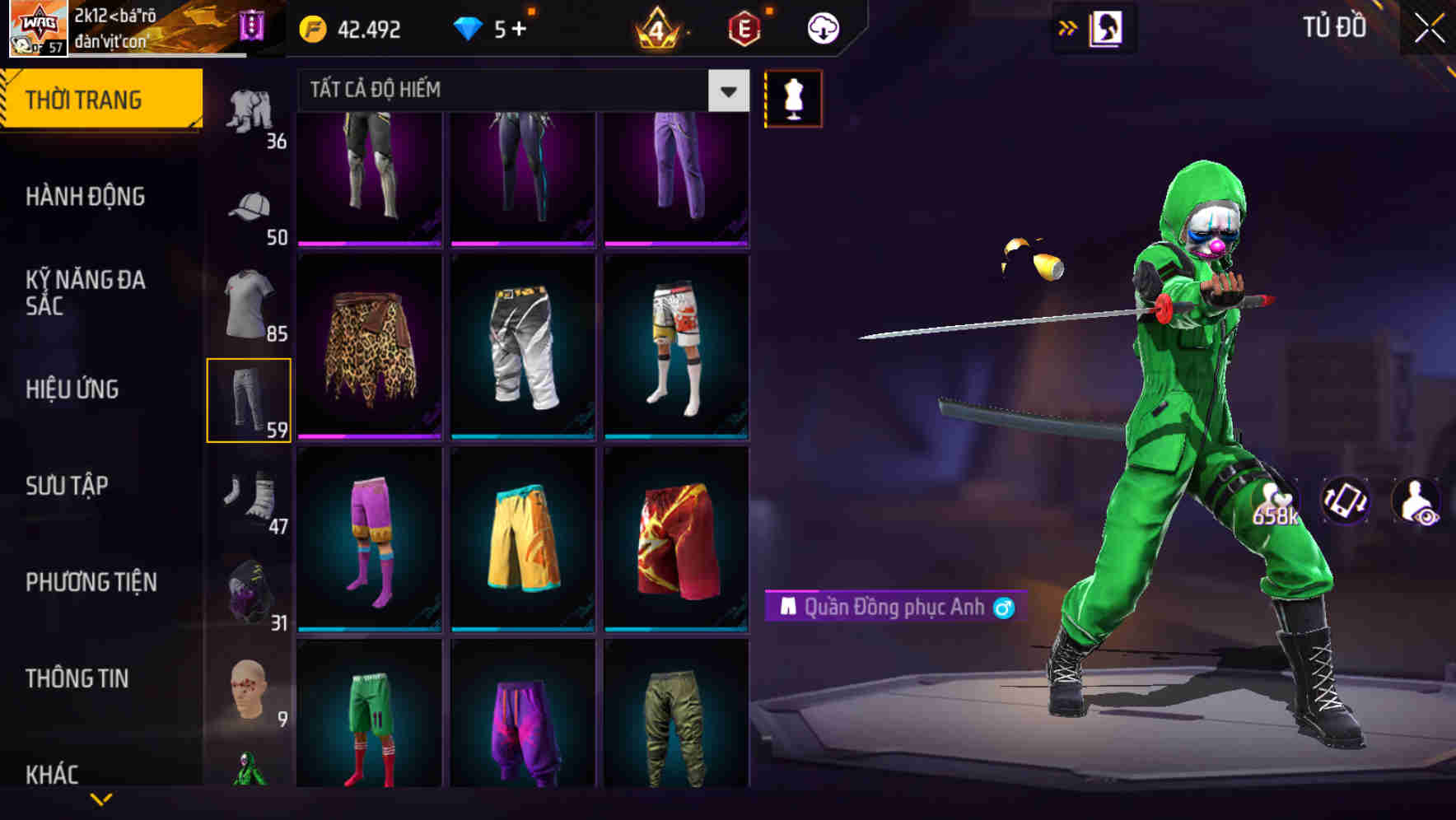Click the diamond balance icon

(x=469, y=28)
